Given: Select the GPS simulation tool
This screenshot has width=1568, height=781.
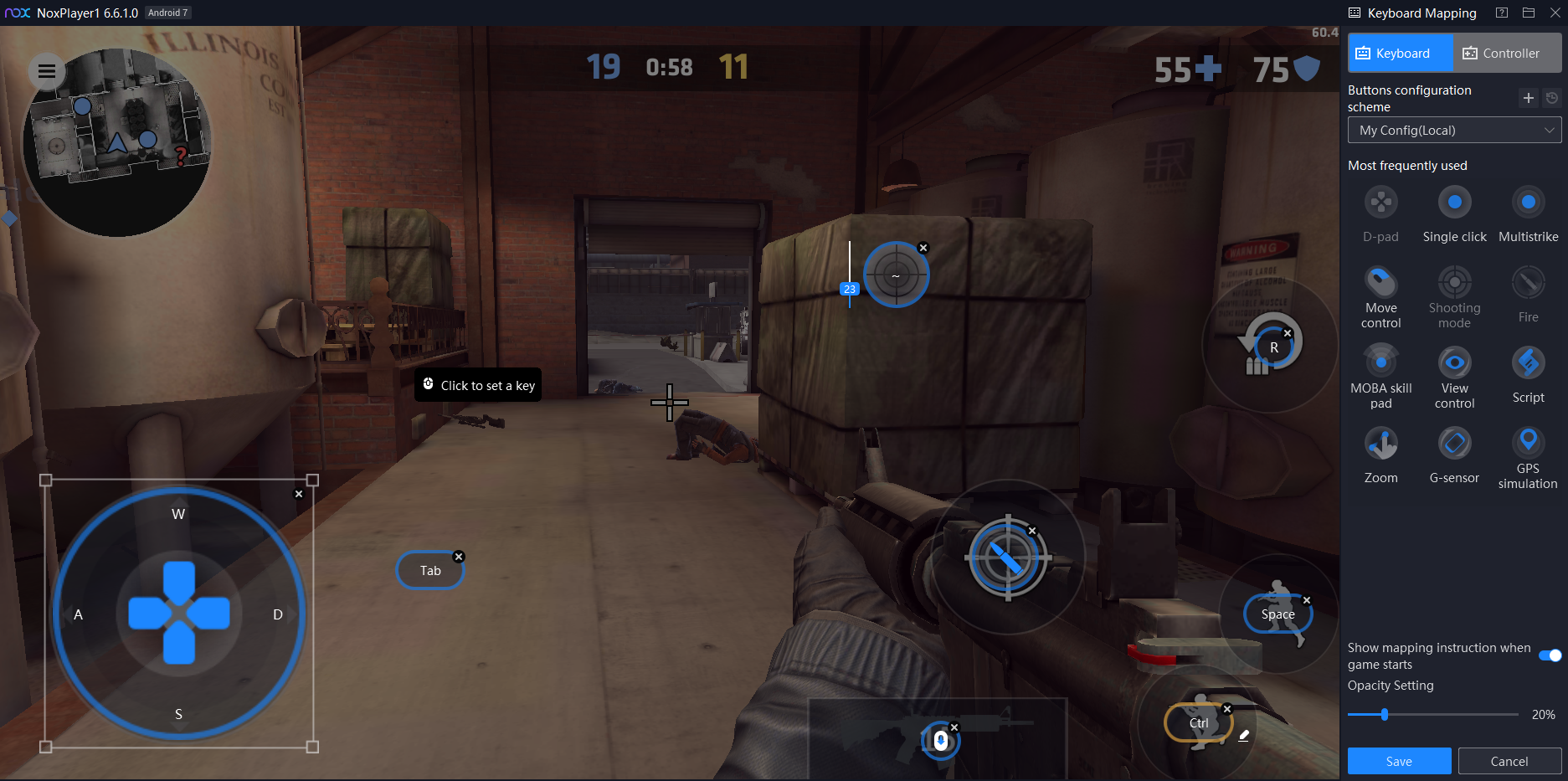Looking at the screenshot, I should 1528,441.
